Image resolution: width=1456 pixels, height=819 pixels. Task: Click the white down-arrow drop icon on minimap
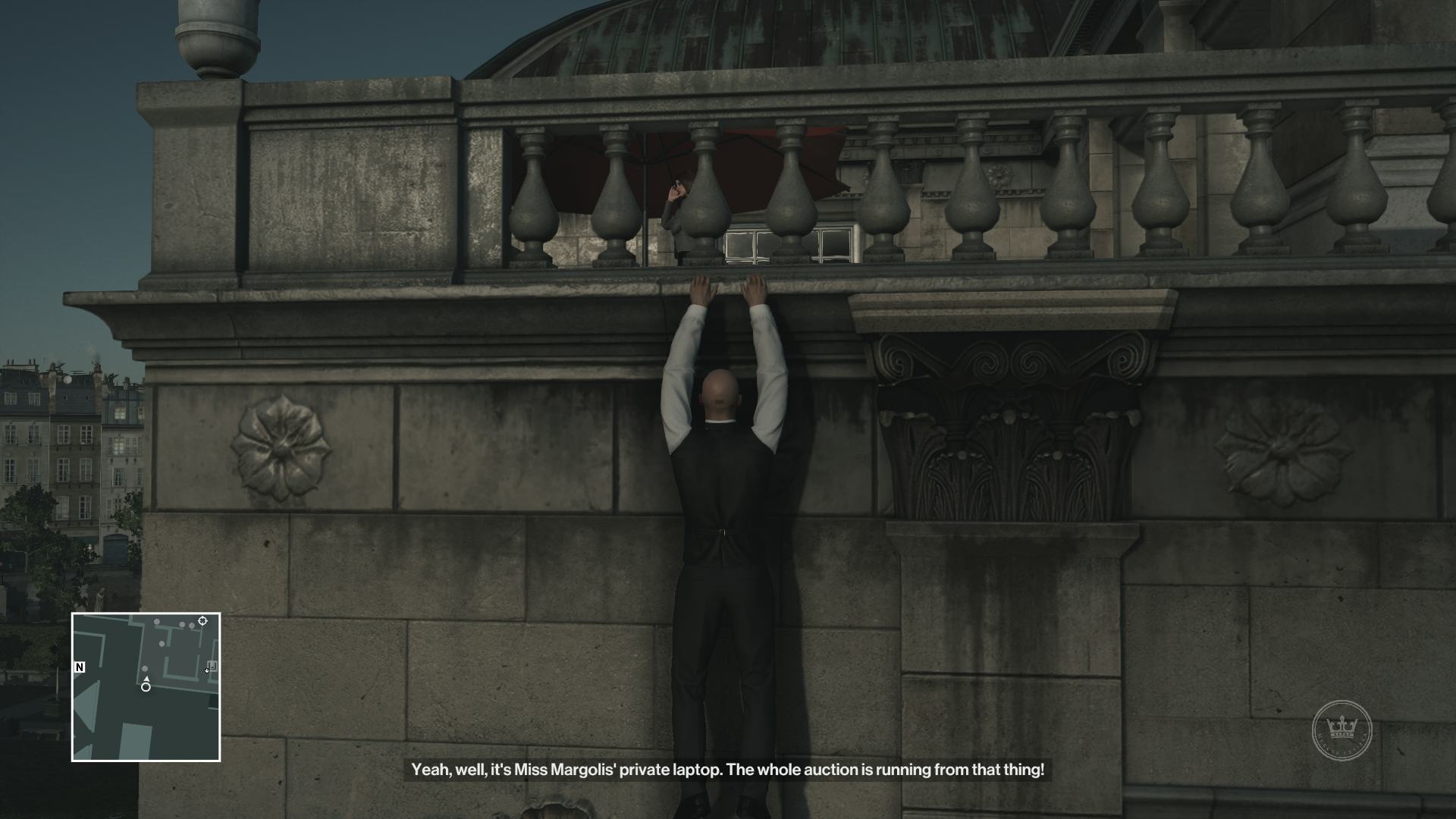coord(207,671)
